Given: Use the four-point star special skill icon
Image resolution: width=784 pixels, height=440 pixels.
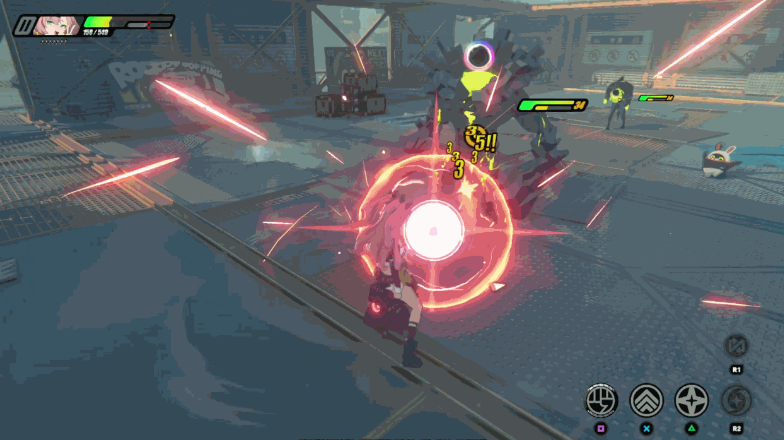Looking at the screenshot, I should (x=692, y=401).
